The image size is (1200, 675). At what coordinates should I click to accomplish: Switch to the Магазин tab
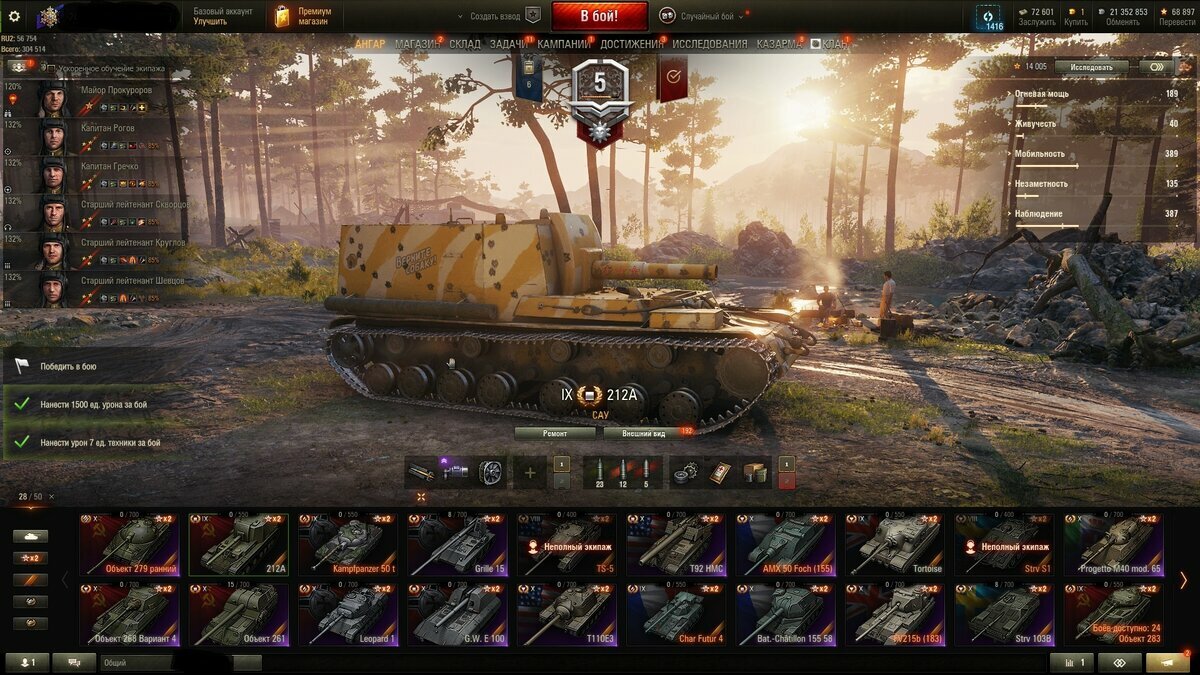[416, 44]
